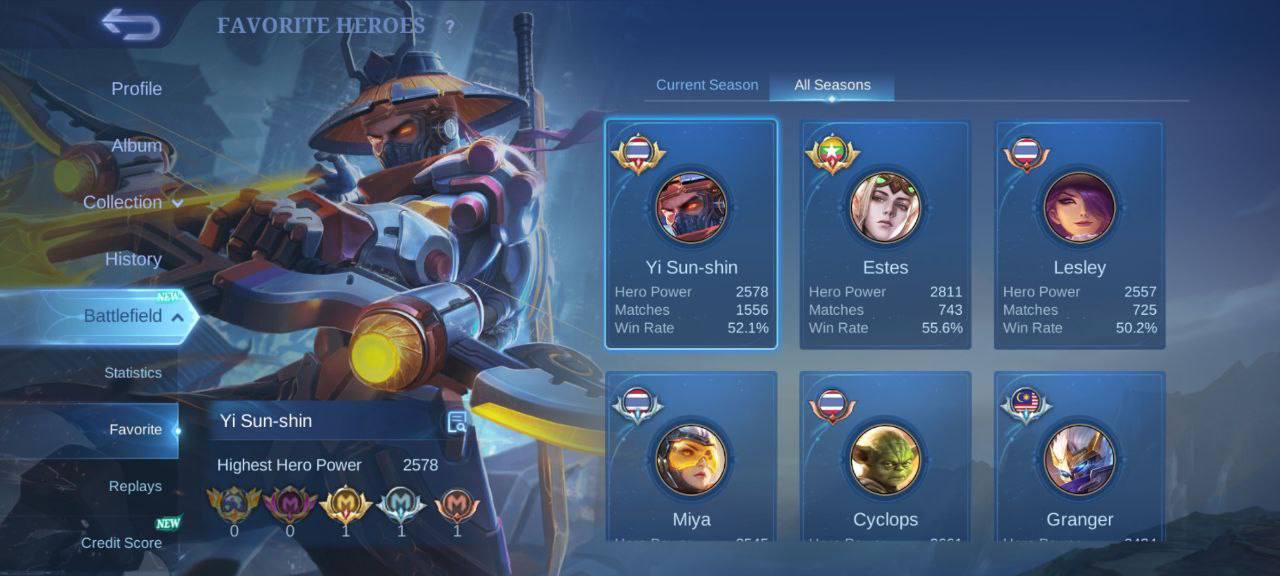This screenshot has height=576, width=1280.
Task: Open the Profile menu entry
Action: tap(136, 89)
